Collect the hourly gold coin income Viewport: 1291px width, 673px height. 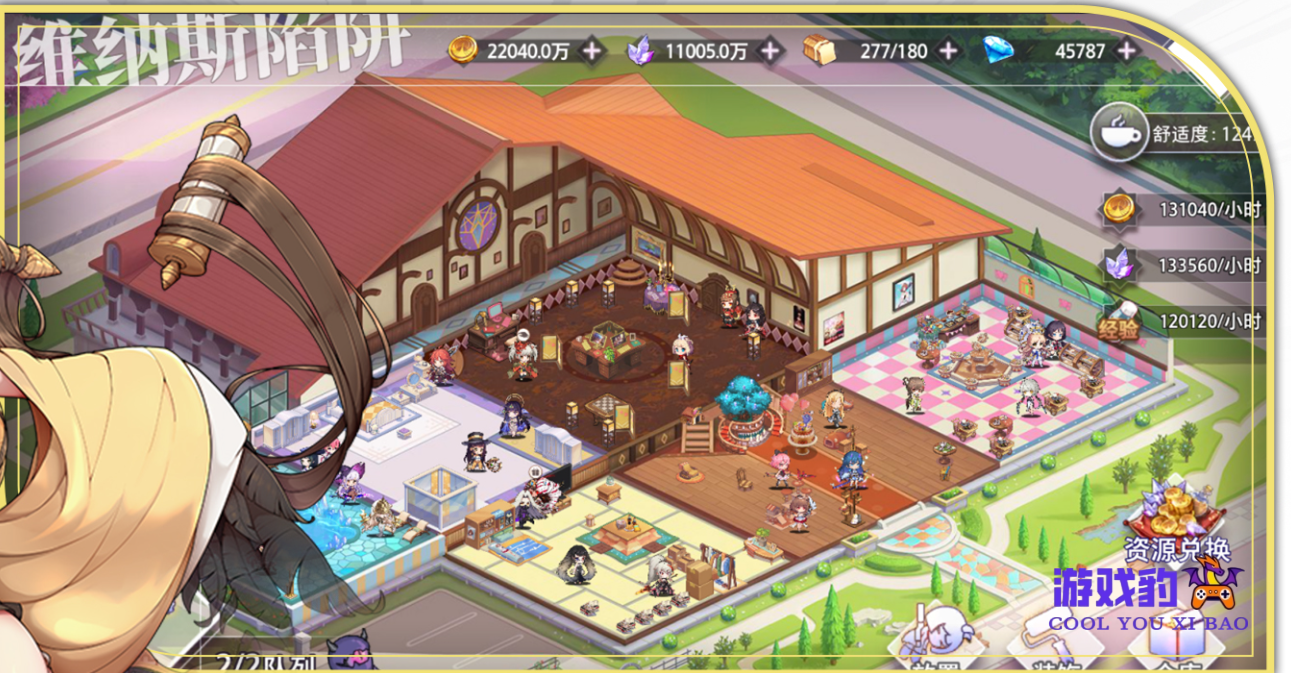click(1120, 210)
